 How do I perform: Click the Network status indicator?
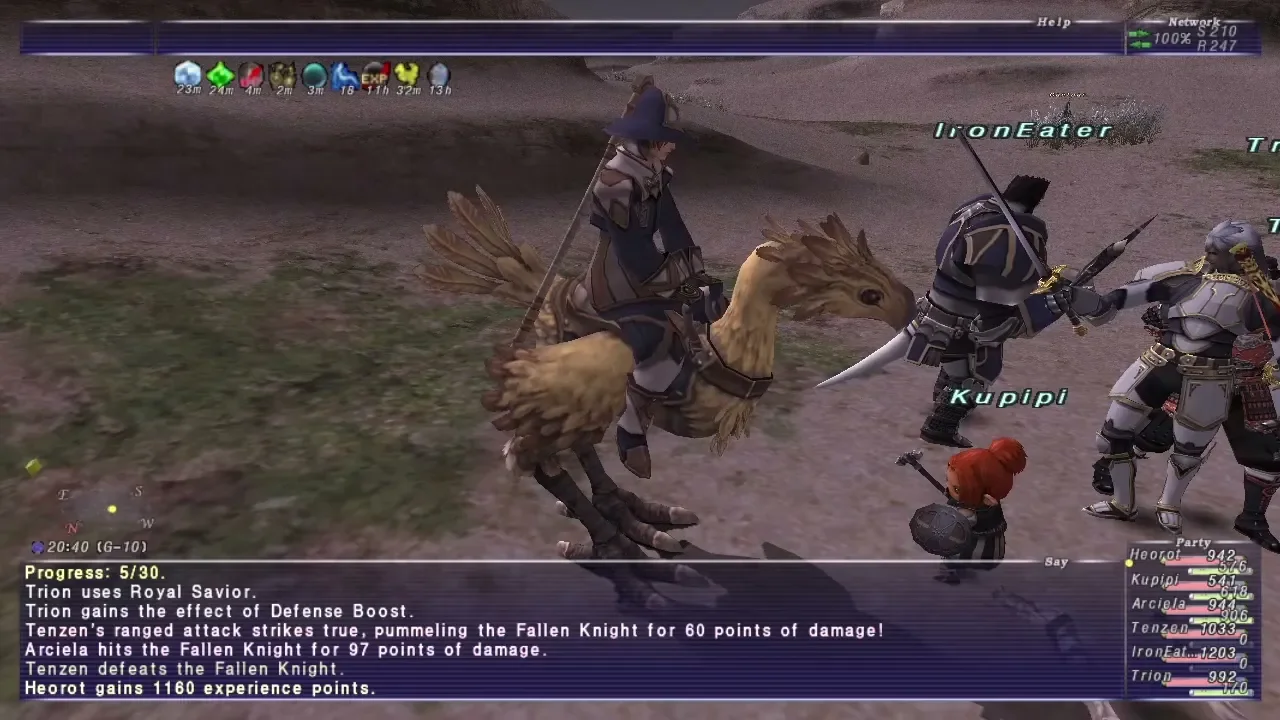click(x=1192, y=38)
